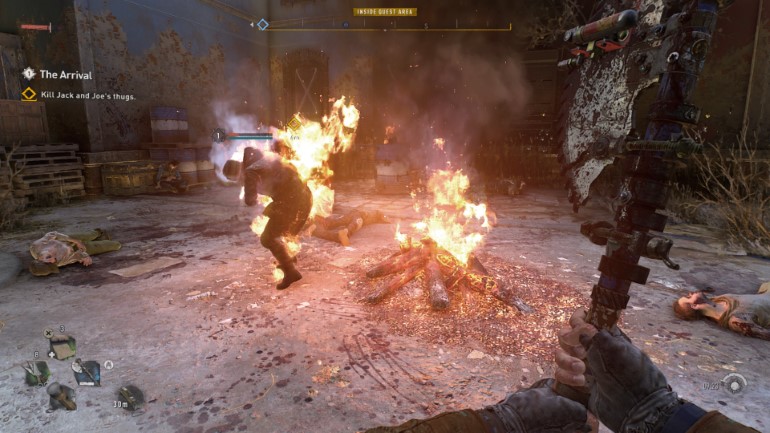This screenshot has height=433, width=770.
Task: Choose the axe weapon slot
Action: click(88, 372)
